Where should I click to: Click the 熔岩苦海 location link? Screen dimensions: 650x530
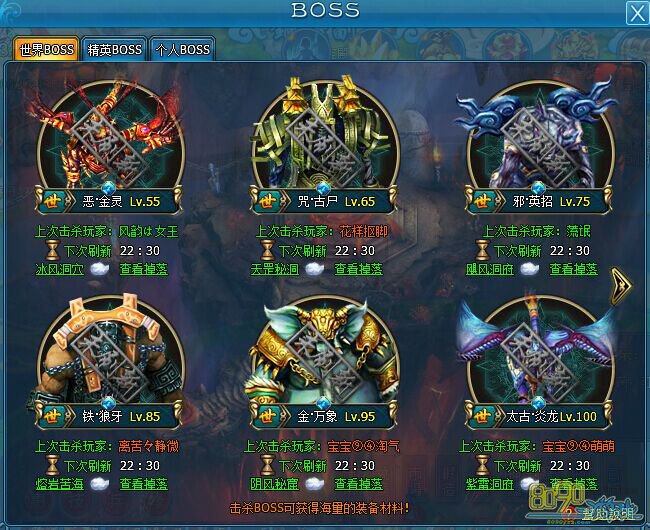pyautogui.click(x=60, y=484)
